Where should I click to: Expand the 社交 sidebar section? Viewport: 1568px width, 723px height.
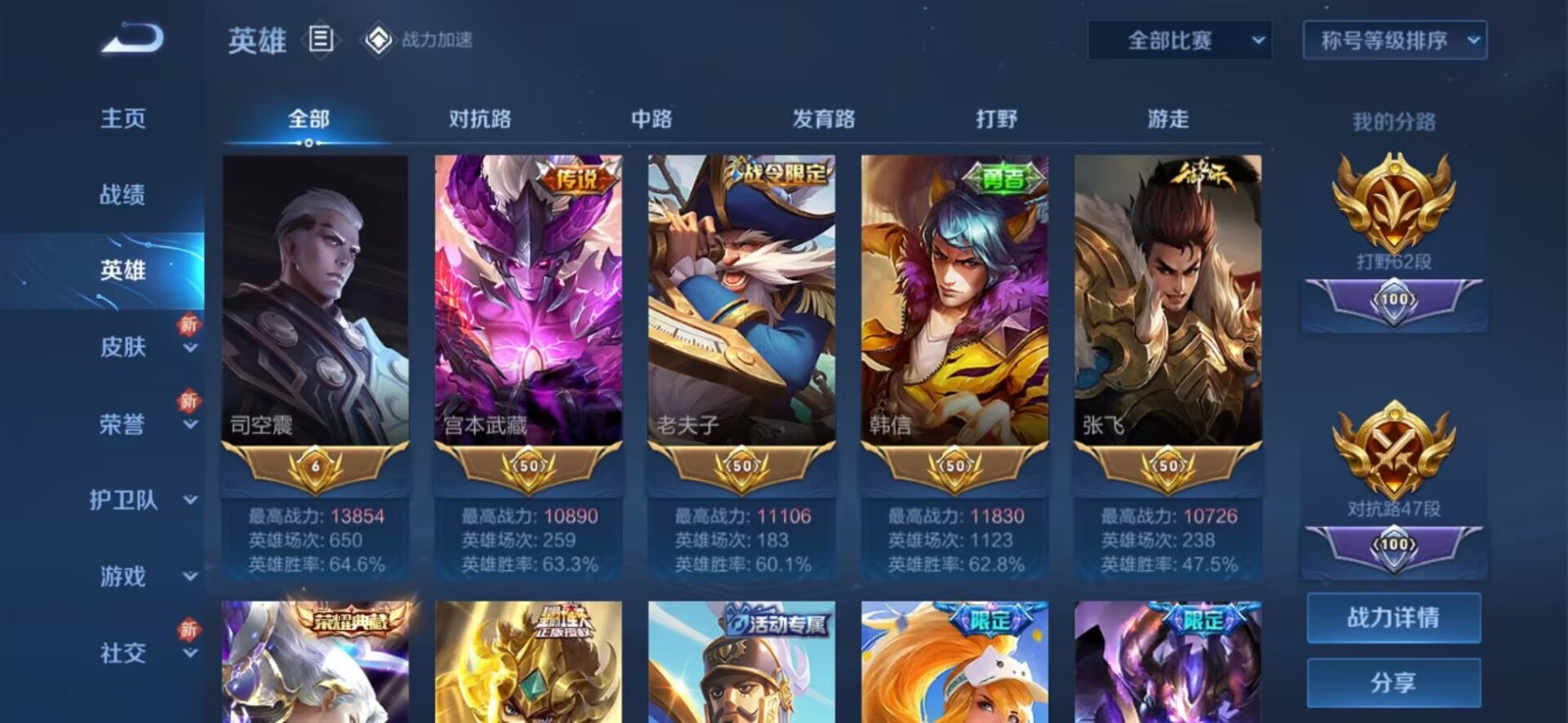(122, 653)
